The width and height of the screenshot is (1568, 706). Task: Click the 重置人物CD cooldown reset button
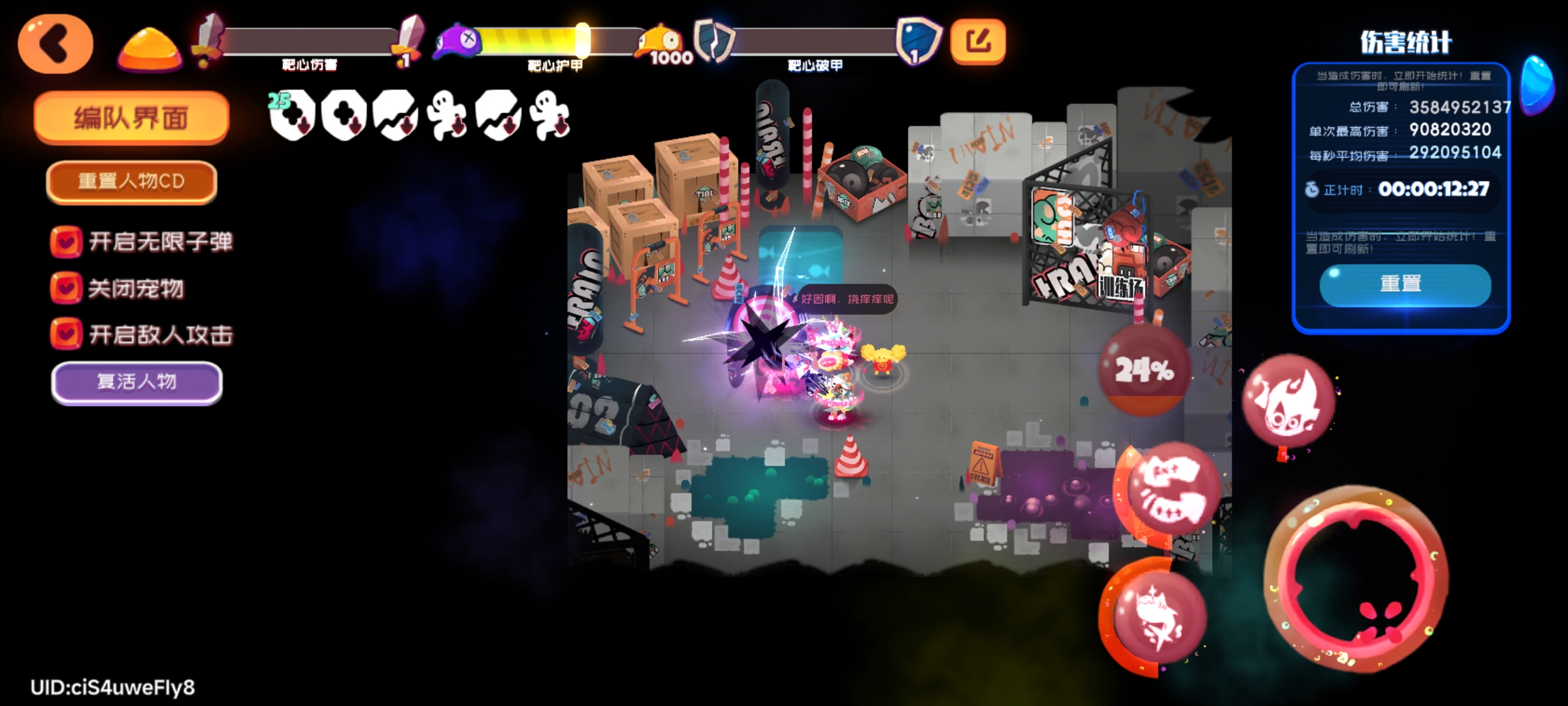131,181
